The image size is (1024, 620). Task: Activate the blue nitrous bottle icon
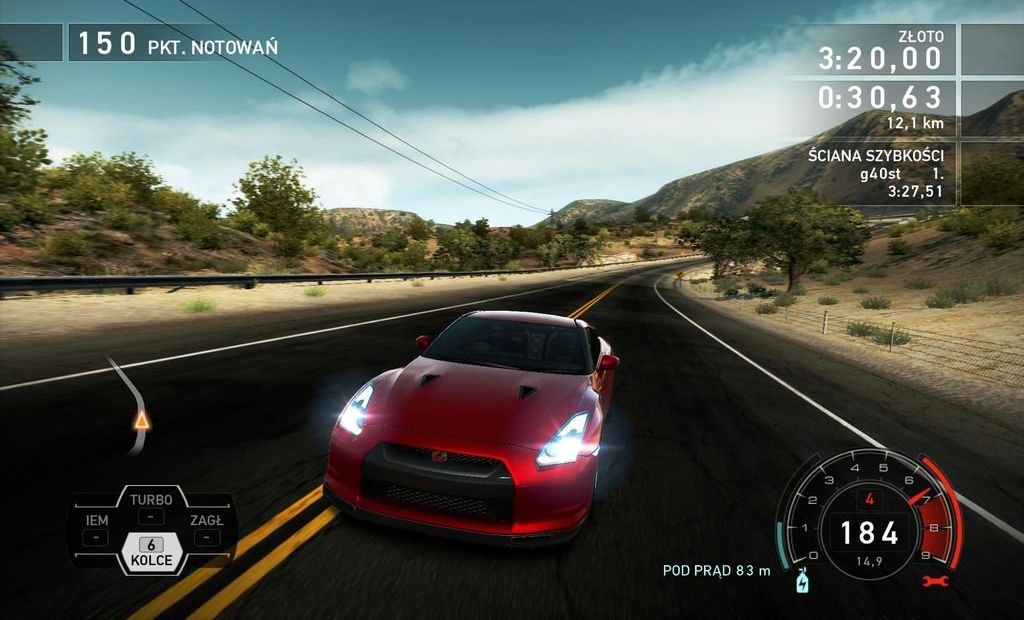coord(801,581)
